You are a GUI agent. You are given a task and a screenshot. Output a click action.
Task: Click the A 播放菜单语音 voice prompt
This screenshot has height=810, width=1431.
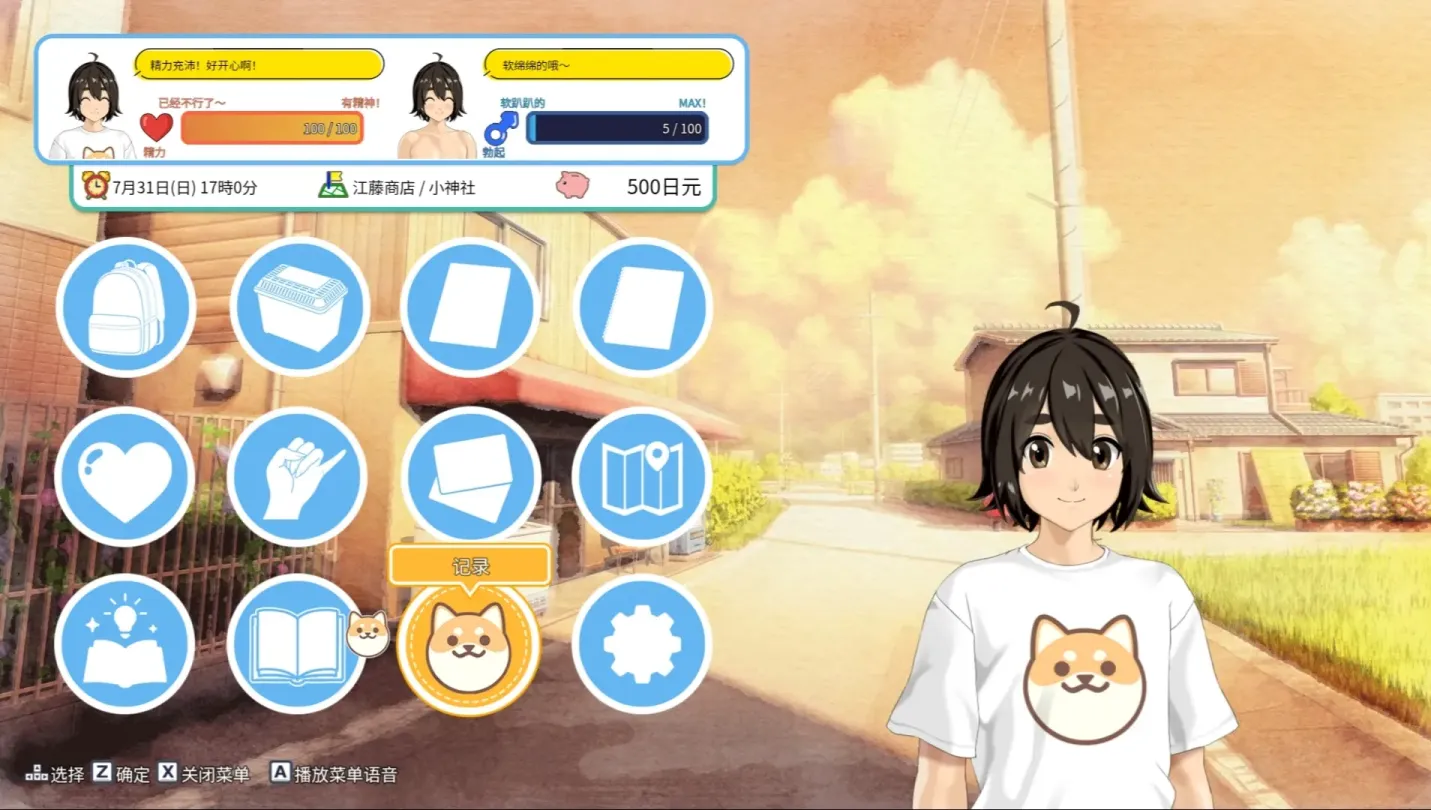333,773
